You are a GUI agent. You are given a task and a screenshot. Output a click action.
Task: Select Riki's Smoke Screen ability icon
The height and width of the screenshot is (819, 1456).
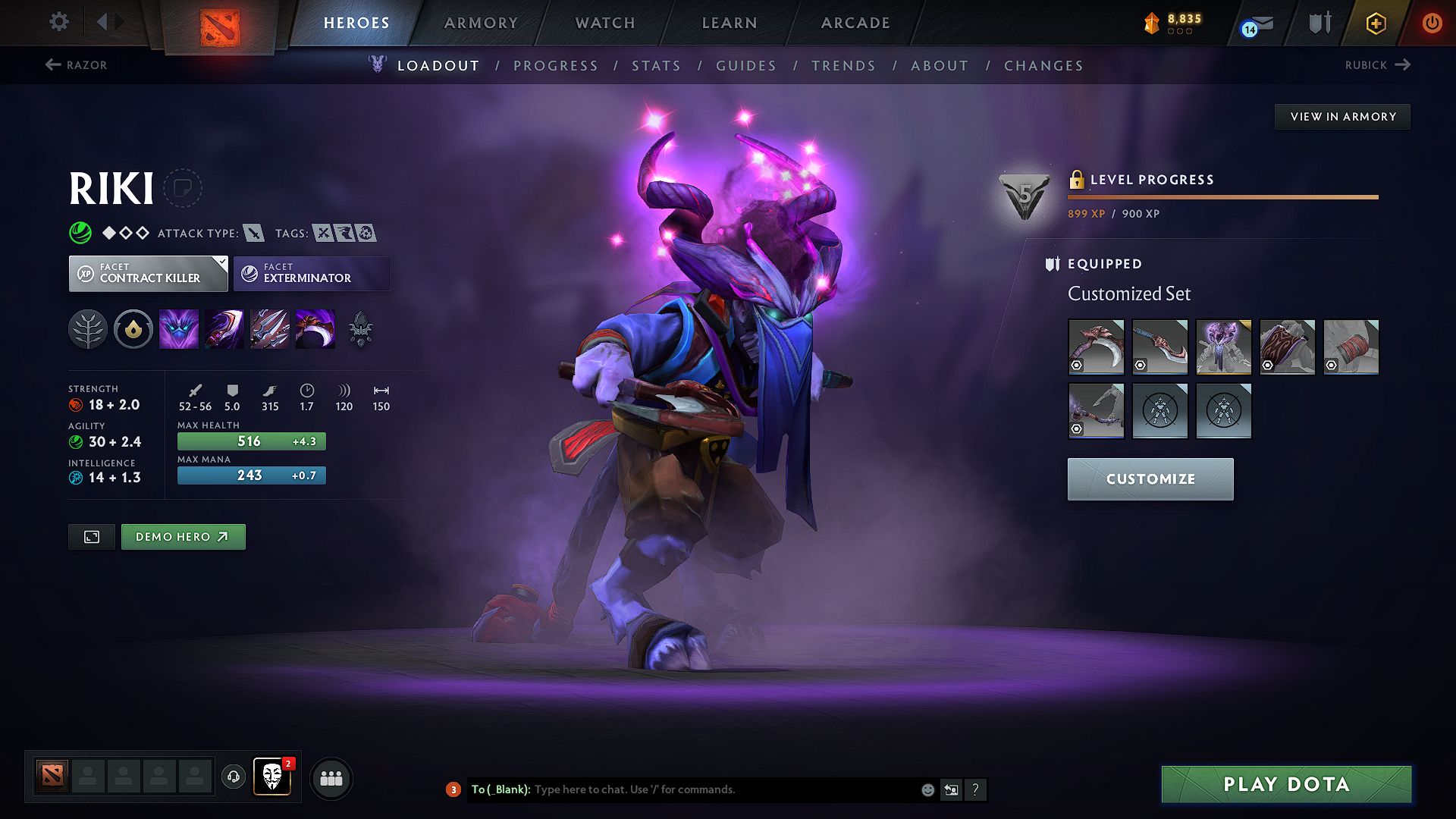tap(179, 329)
